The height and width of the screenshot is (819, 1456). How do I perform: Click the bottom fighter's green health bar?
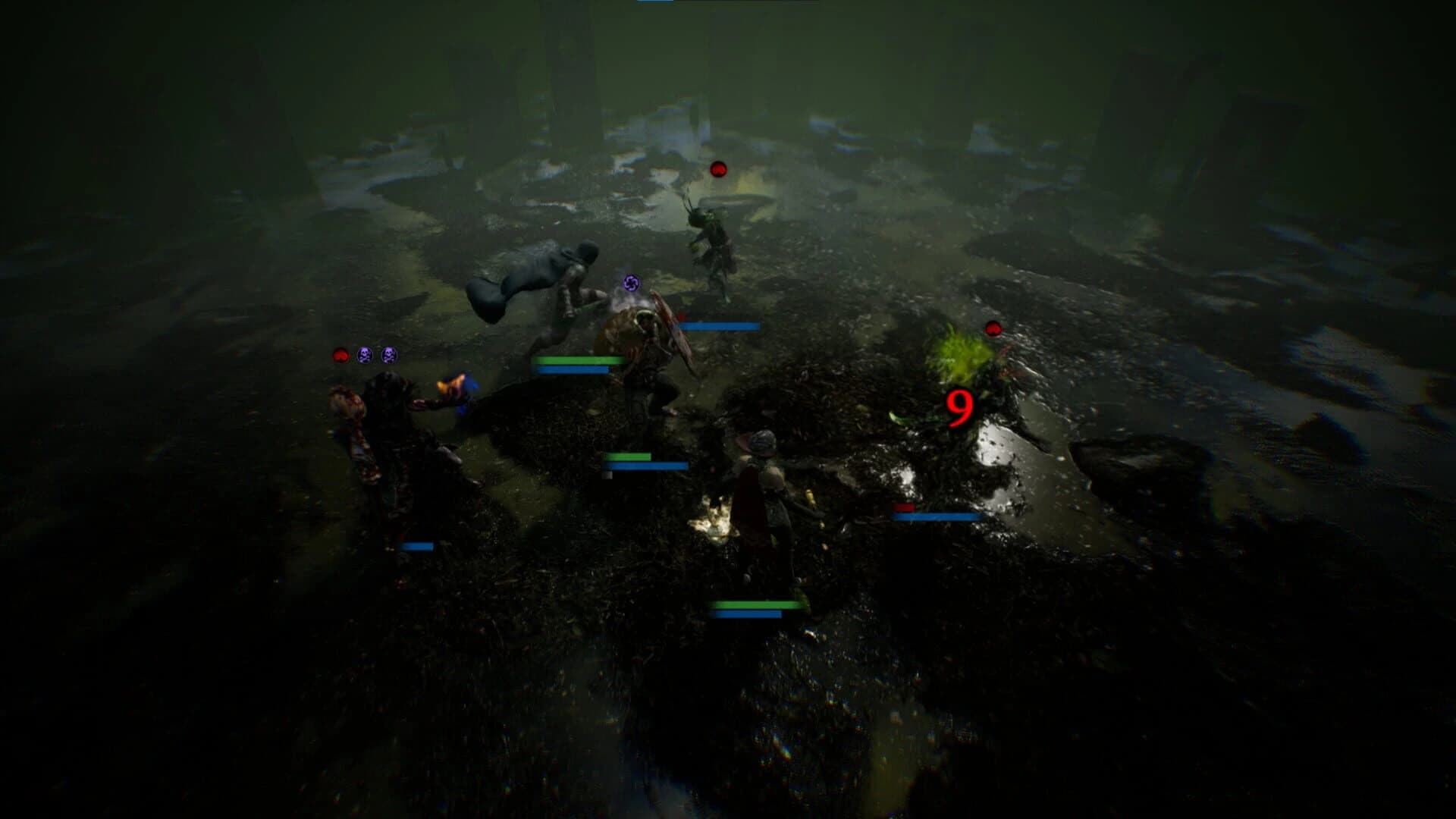(757, 604)
